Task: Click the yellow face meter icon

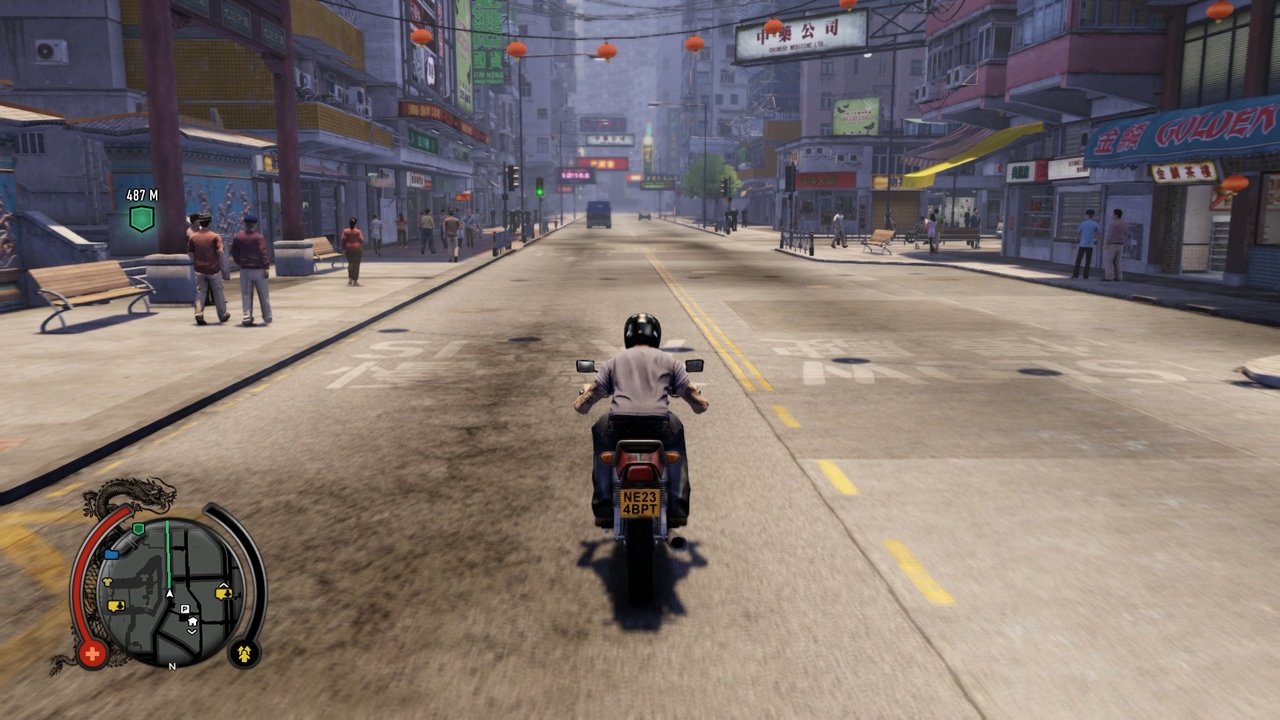Action: 243,654
